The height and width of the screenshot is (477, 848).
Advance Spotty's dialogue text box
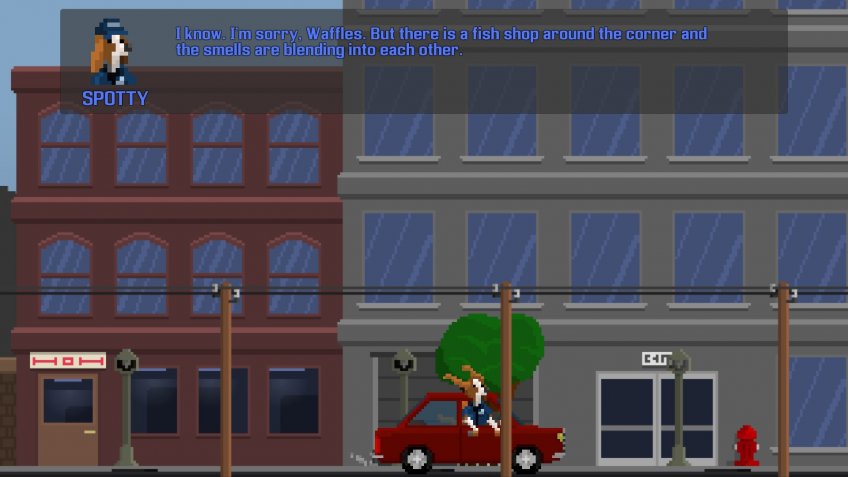click(x=440, y=60)
